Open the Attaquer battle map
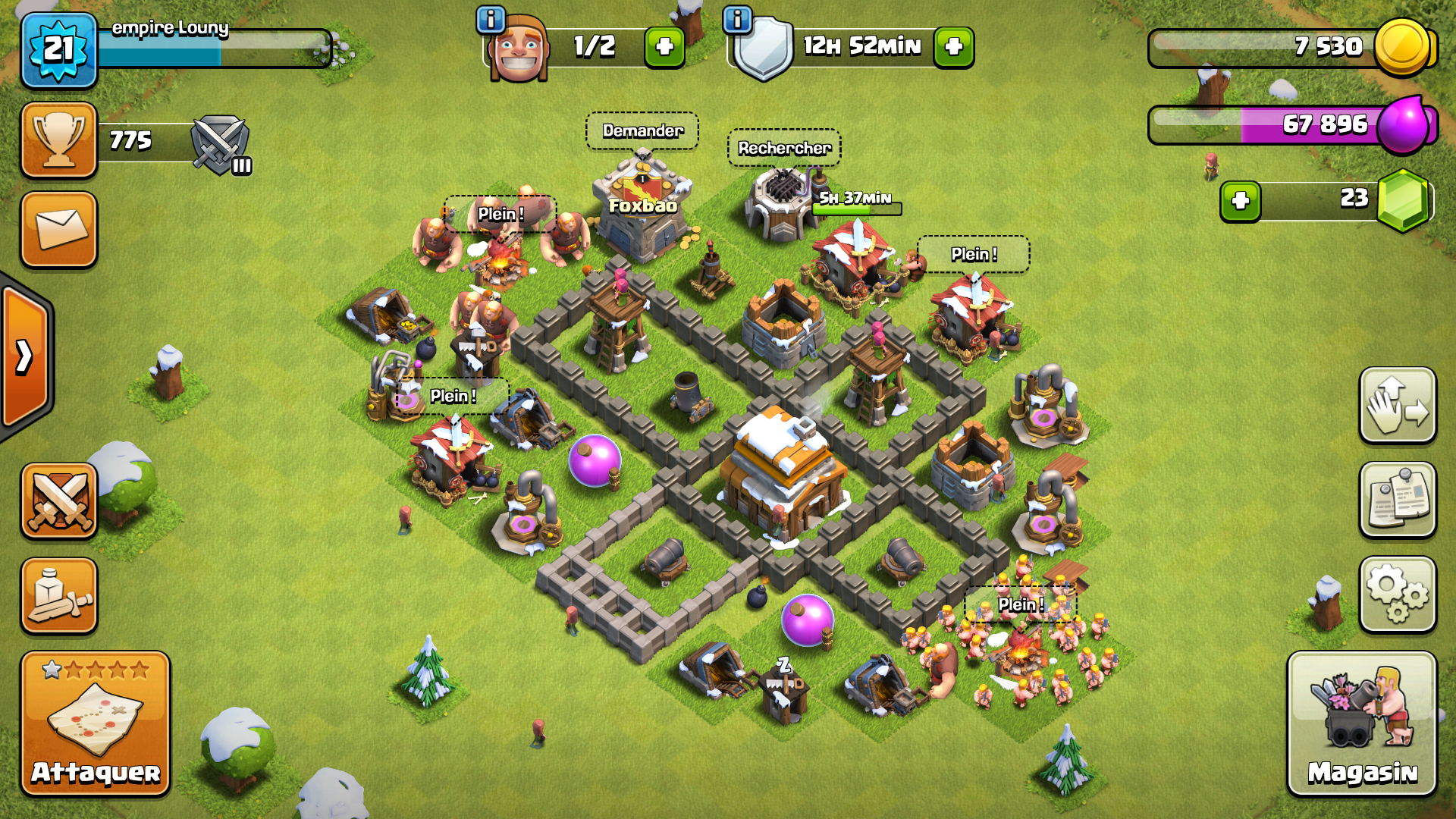This screenshot has height=819, width=1456. point(96,723)
